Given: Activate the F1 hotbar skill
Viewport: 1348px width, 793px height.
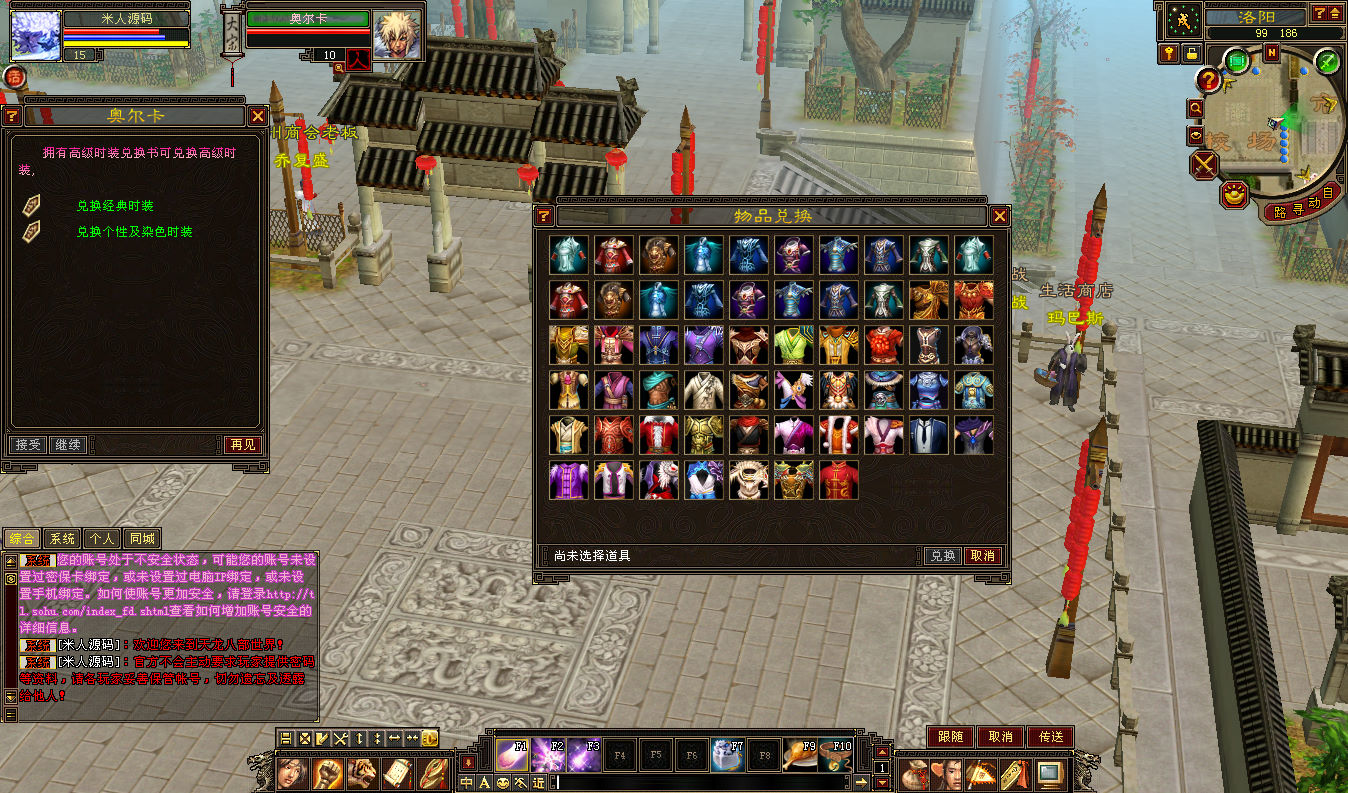Looking at the screenshot, I should pyautogui.click(x=513, y=755).
